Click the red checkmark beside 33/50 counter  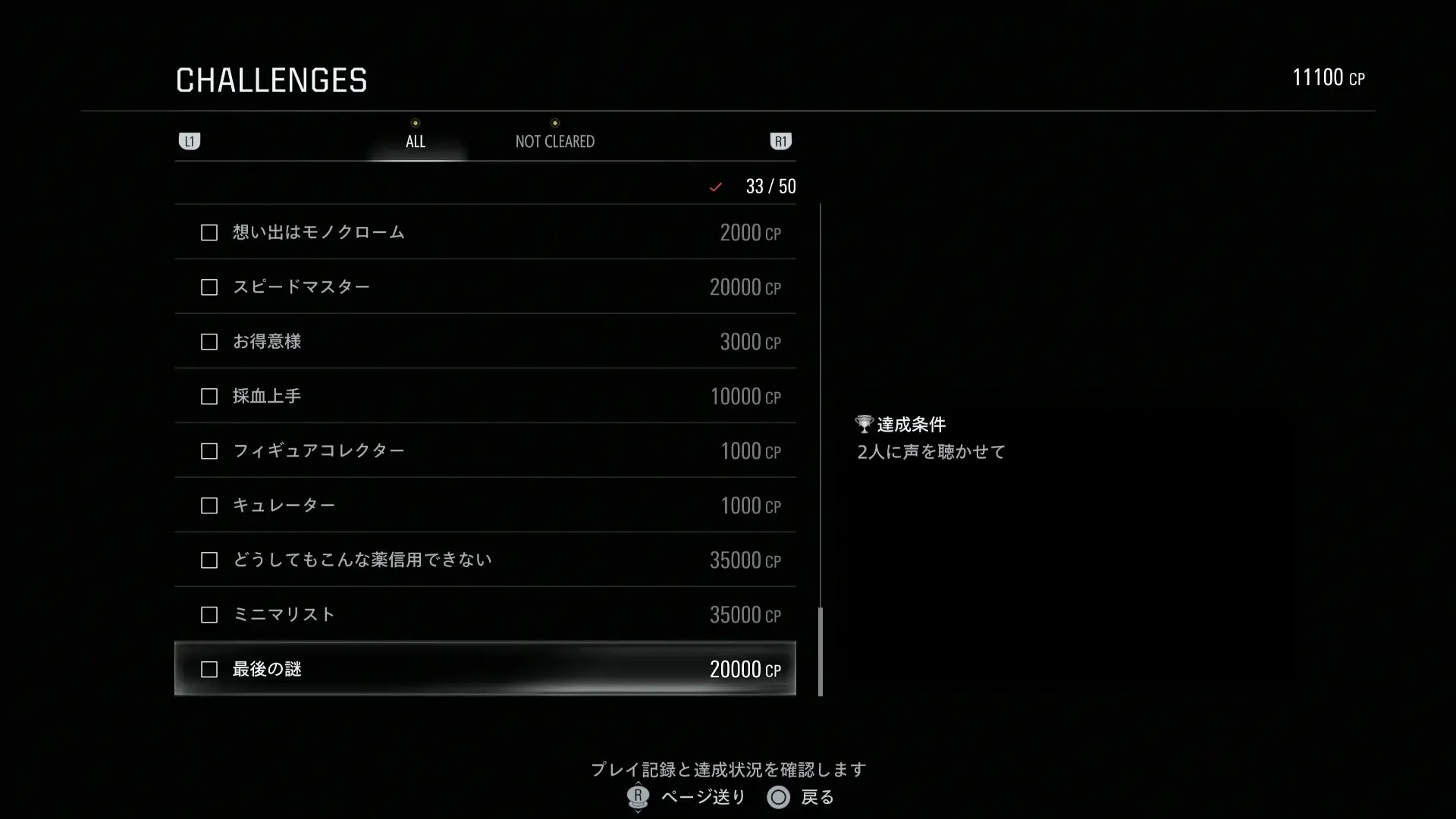715,187
